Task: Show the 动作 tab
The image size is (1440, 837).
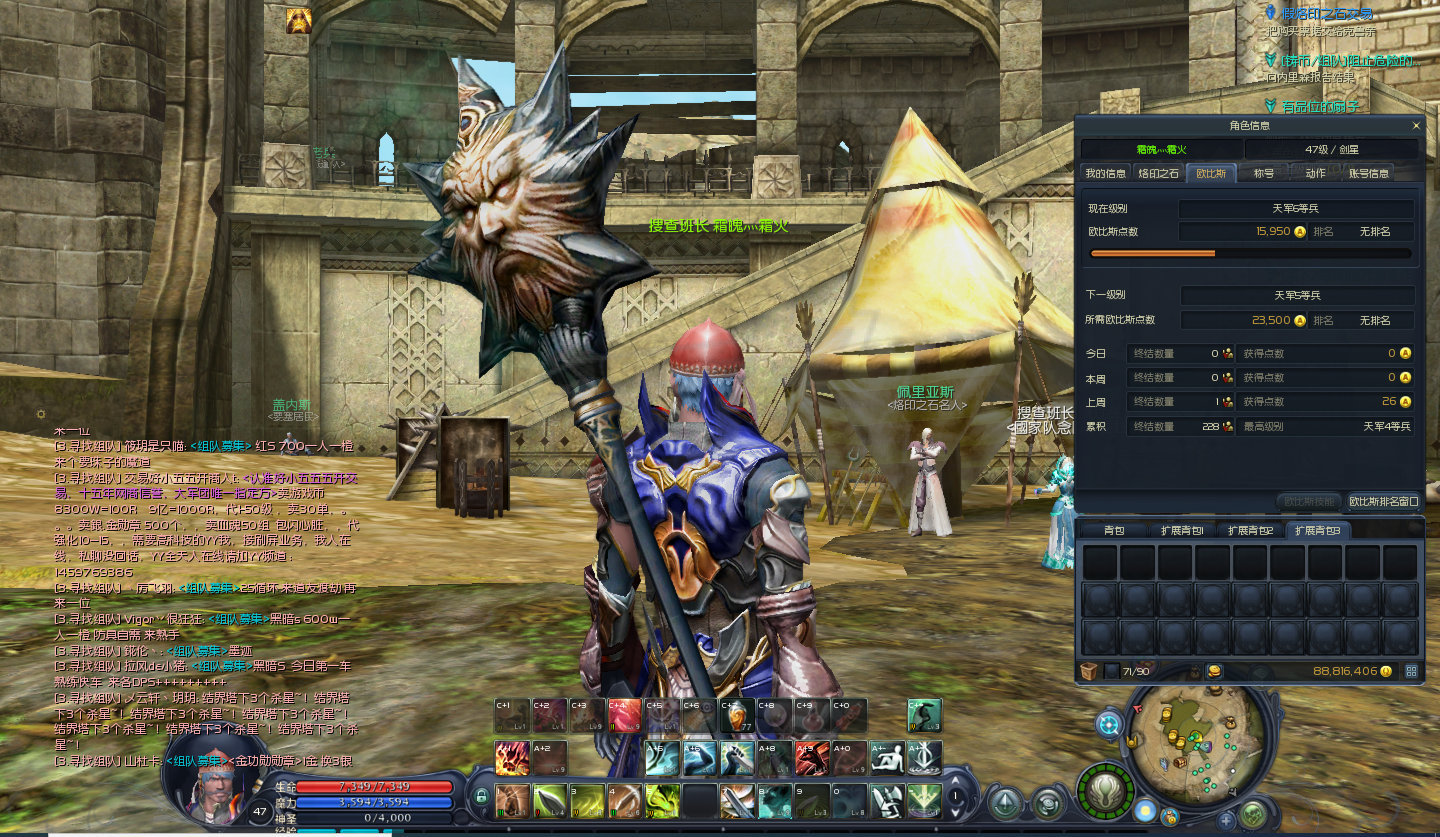Action: point(1315,173)
